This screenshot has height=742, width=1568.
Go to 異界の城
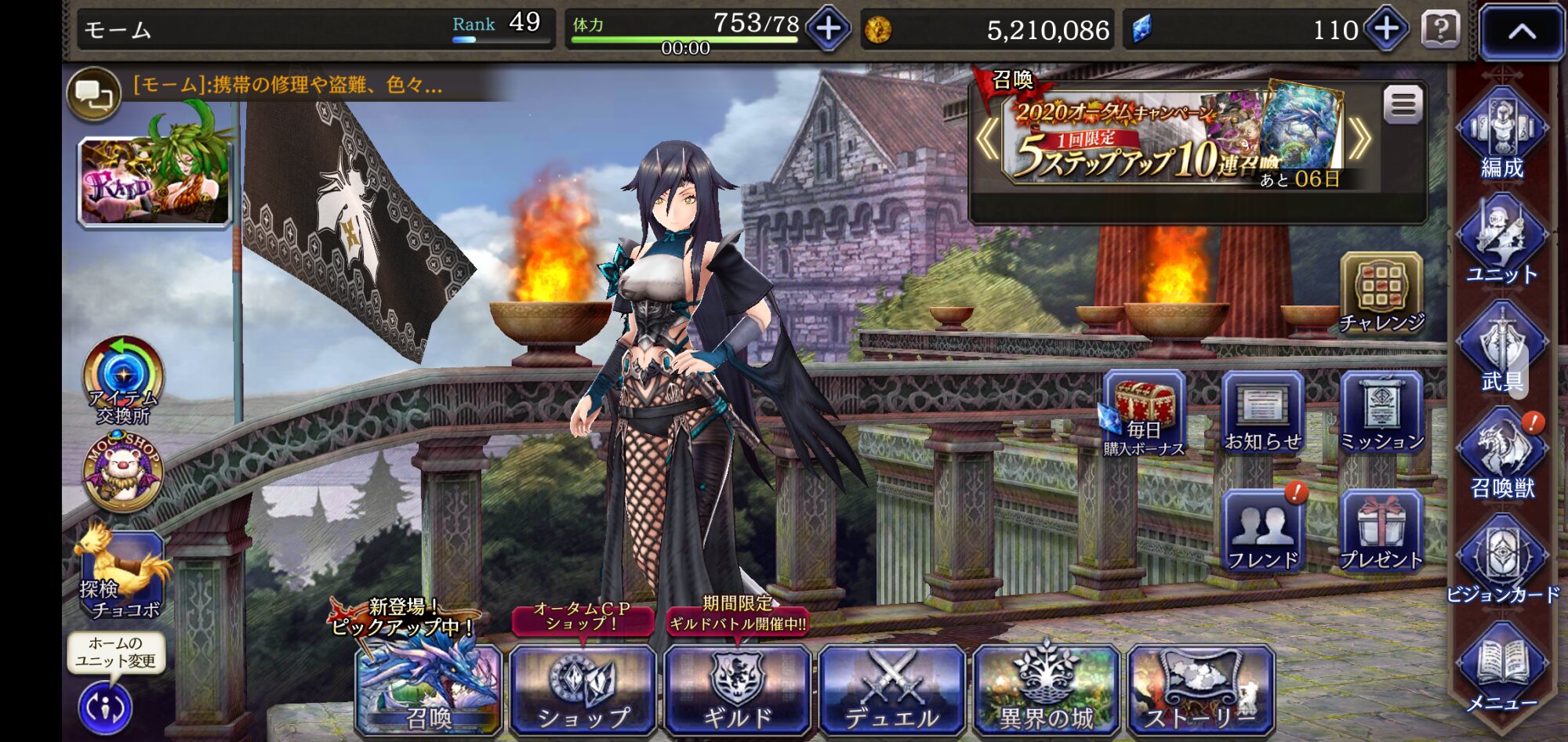[1046, 689]
